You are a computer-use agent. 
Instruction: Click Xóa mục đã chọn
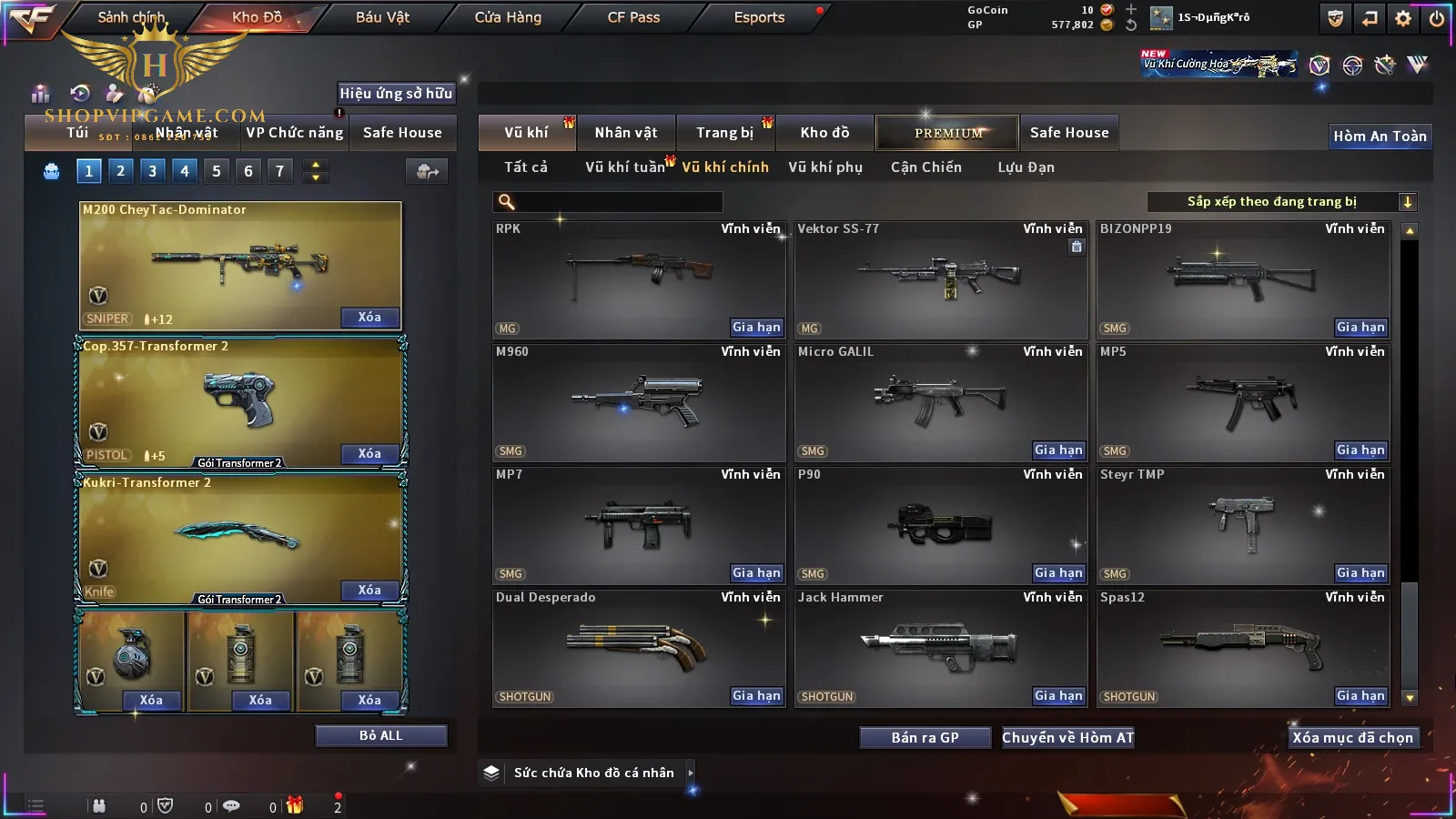click(1352, 737)
